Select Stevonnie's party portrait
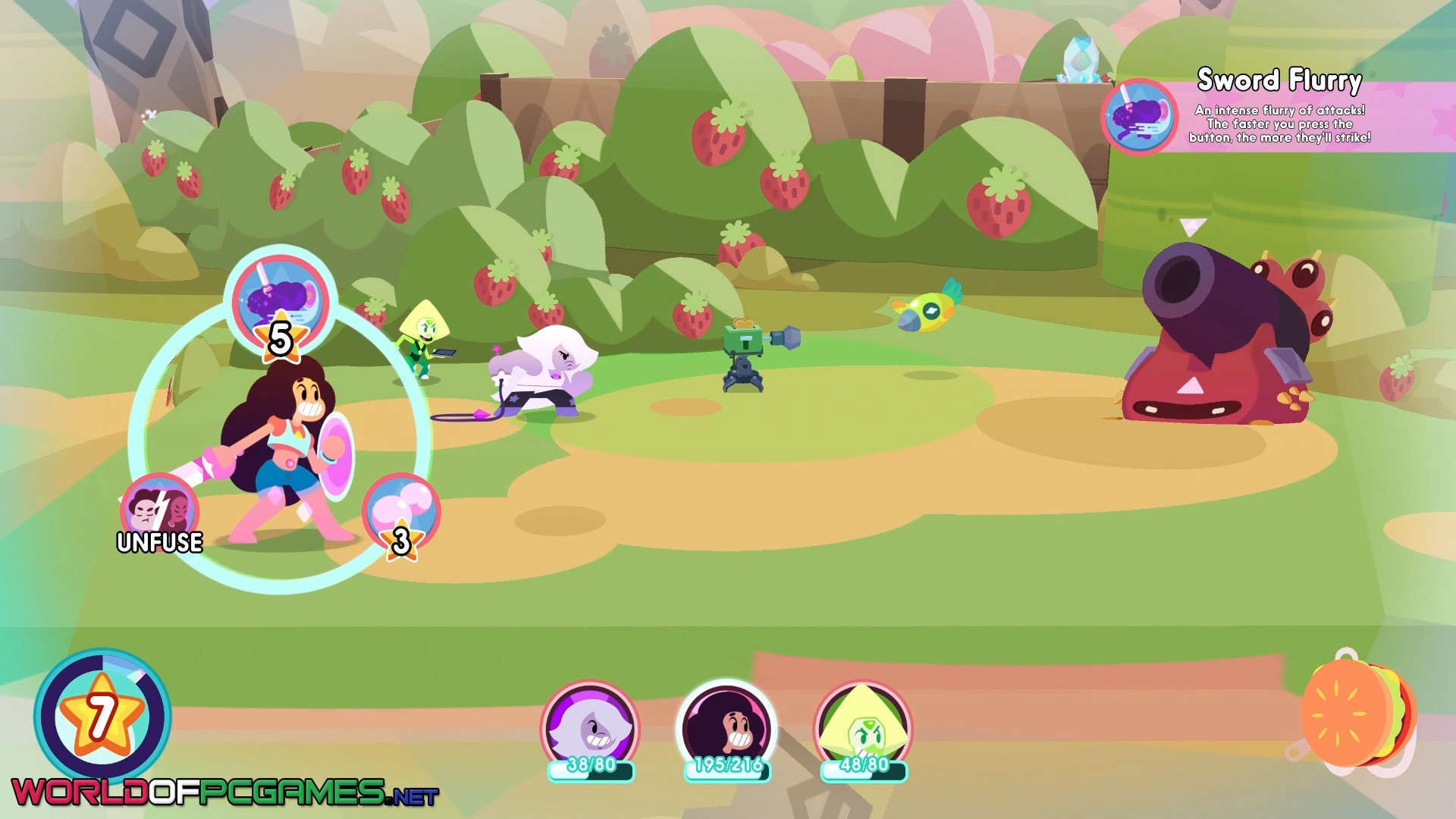This screenshot has height=819, width=1456. coord(726,729)
